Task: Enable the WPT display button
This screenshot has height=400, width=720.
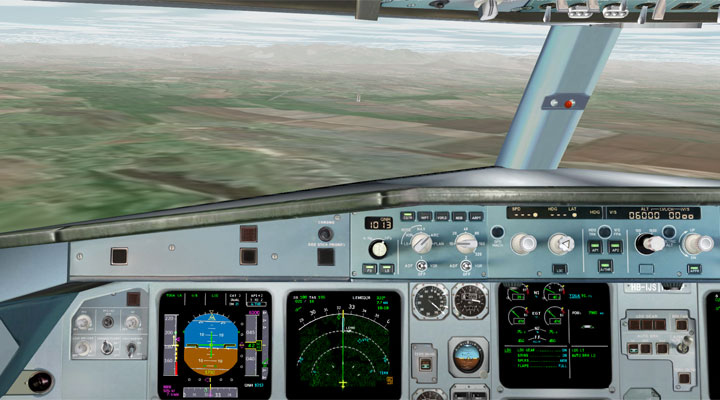Action: click(x=425, y=216)
